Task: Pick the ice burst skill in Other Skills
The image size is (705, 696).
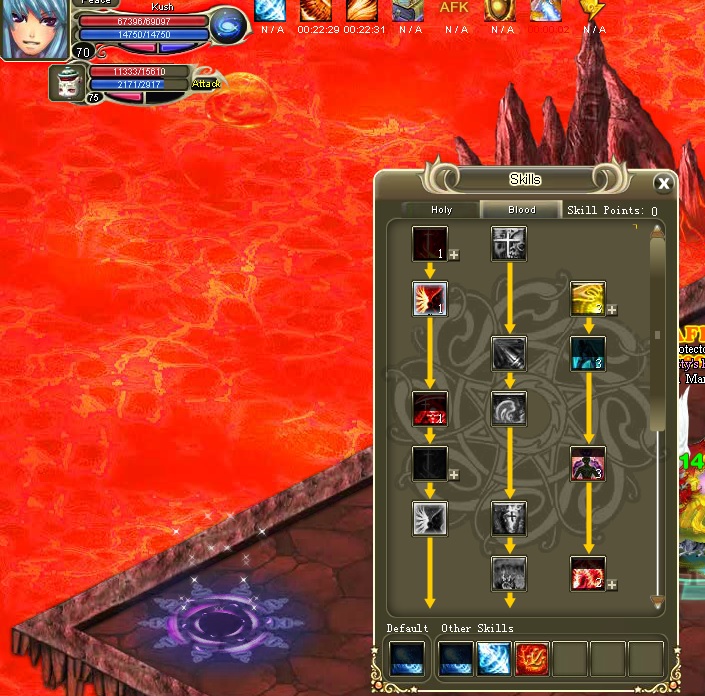Action: click(494, 659)
